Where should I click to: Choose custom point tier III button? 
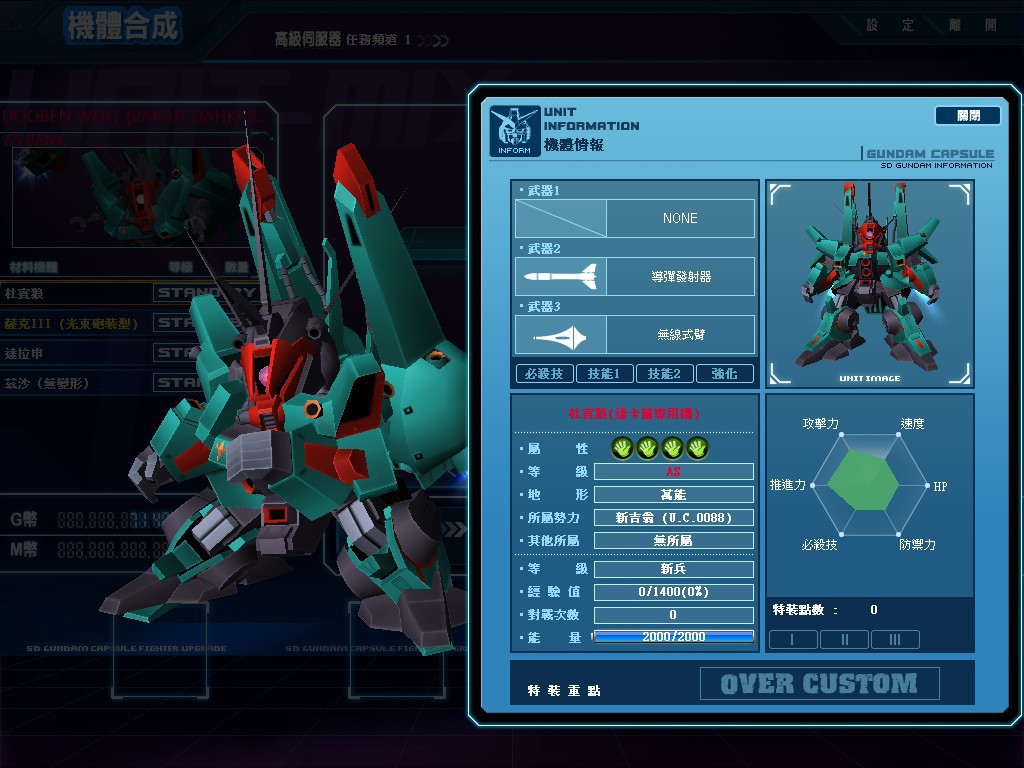point(895,640)
